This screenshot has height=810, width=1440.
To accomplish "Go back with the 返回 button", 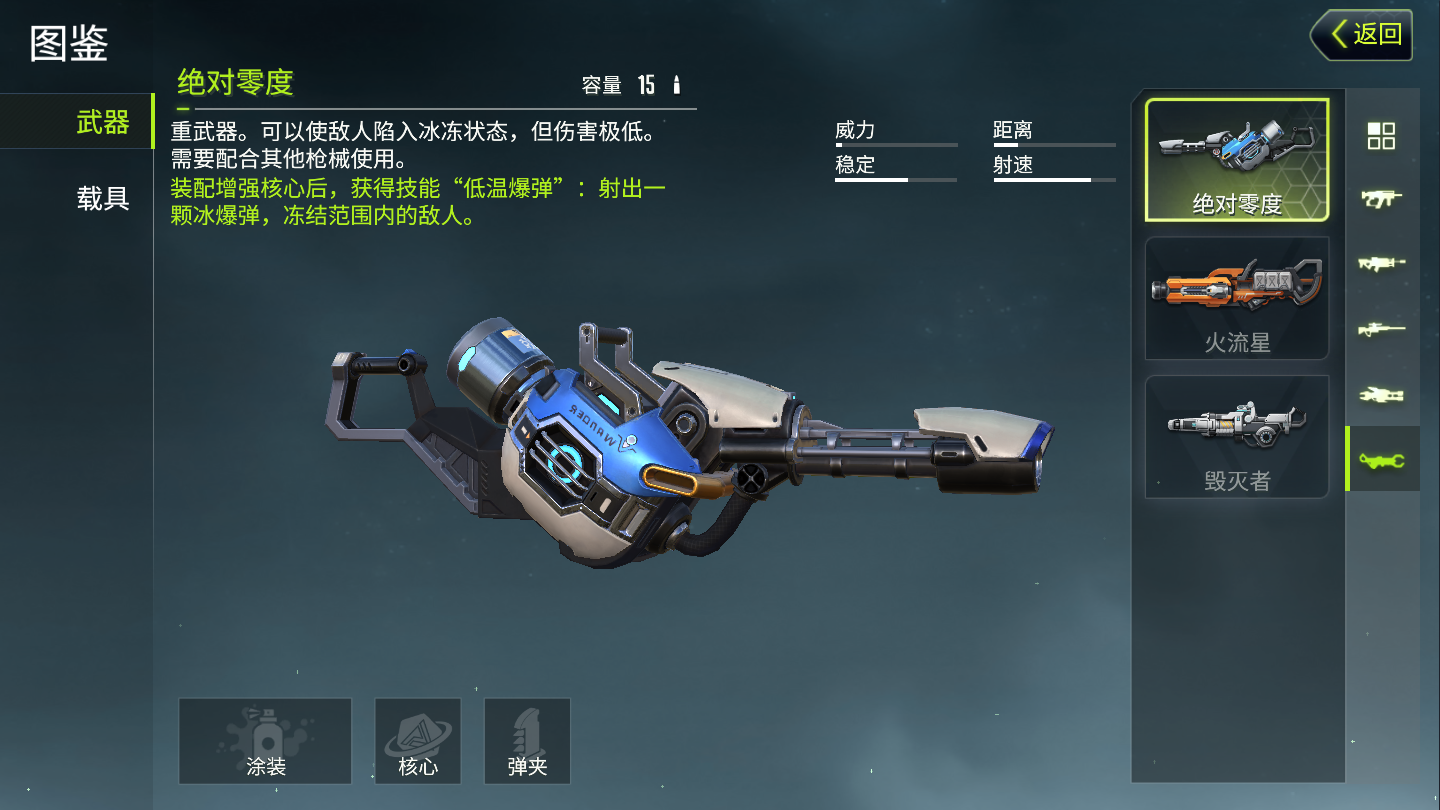I will click(1362, 35).
